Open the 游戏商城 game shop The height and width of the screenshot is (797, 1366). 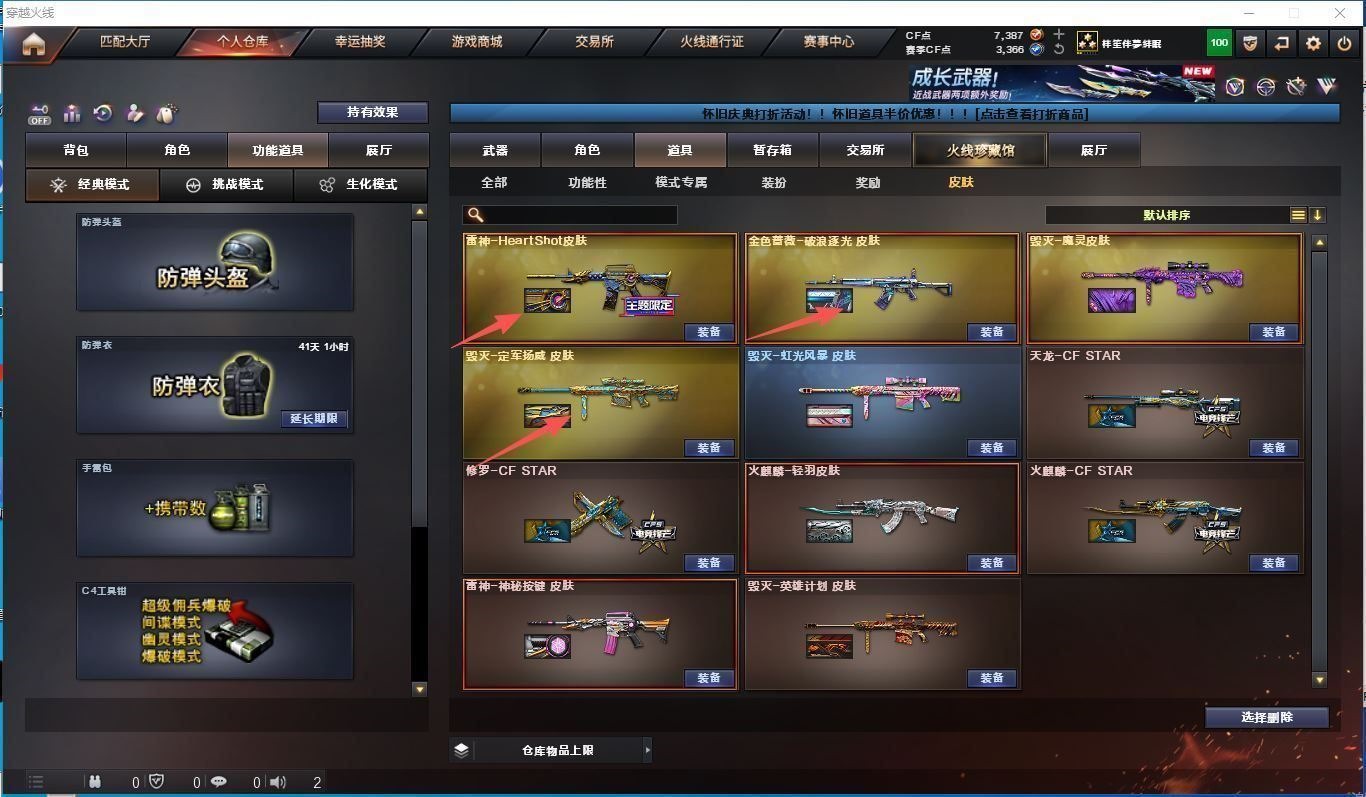pyautogui.click(x=477, y=42)
